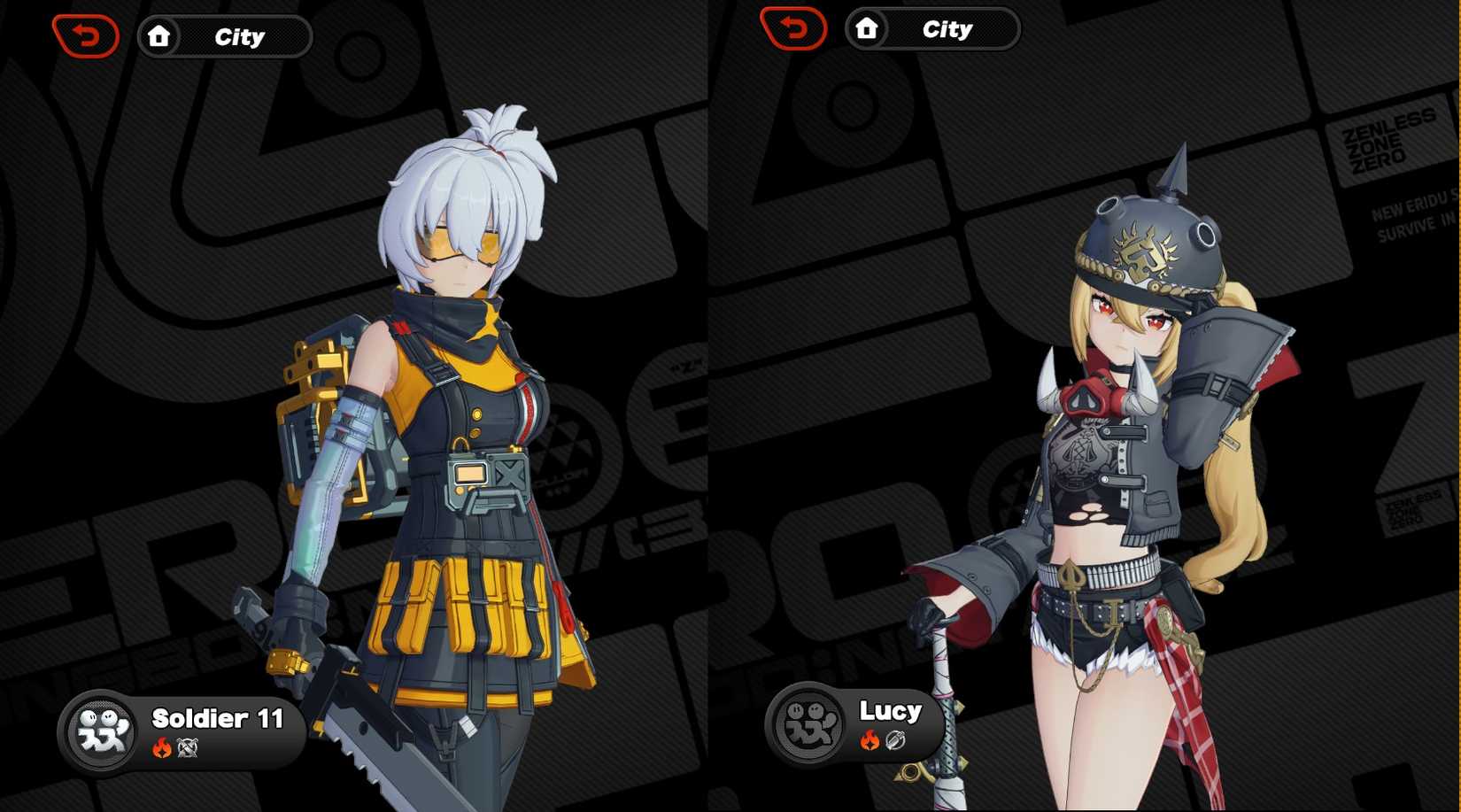
Task: Click the red return arrow on the right panel
Action: 794,28
